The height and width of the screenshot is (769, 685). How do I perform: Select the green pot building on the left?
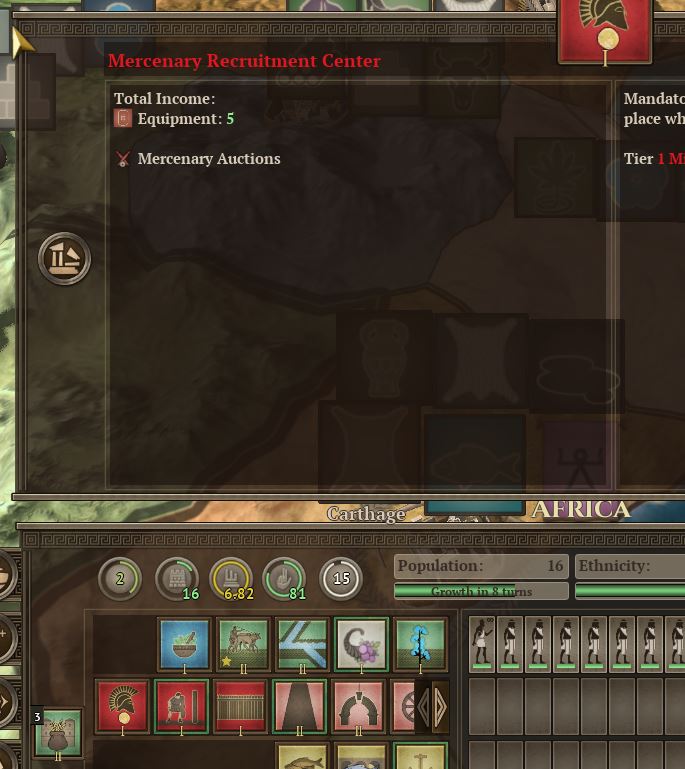58,734
